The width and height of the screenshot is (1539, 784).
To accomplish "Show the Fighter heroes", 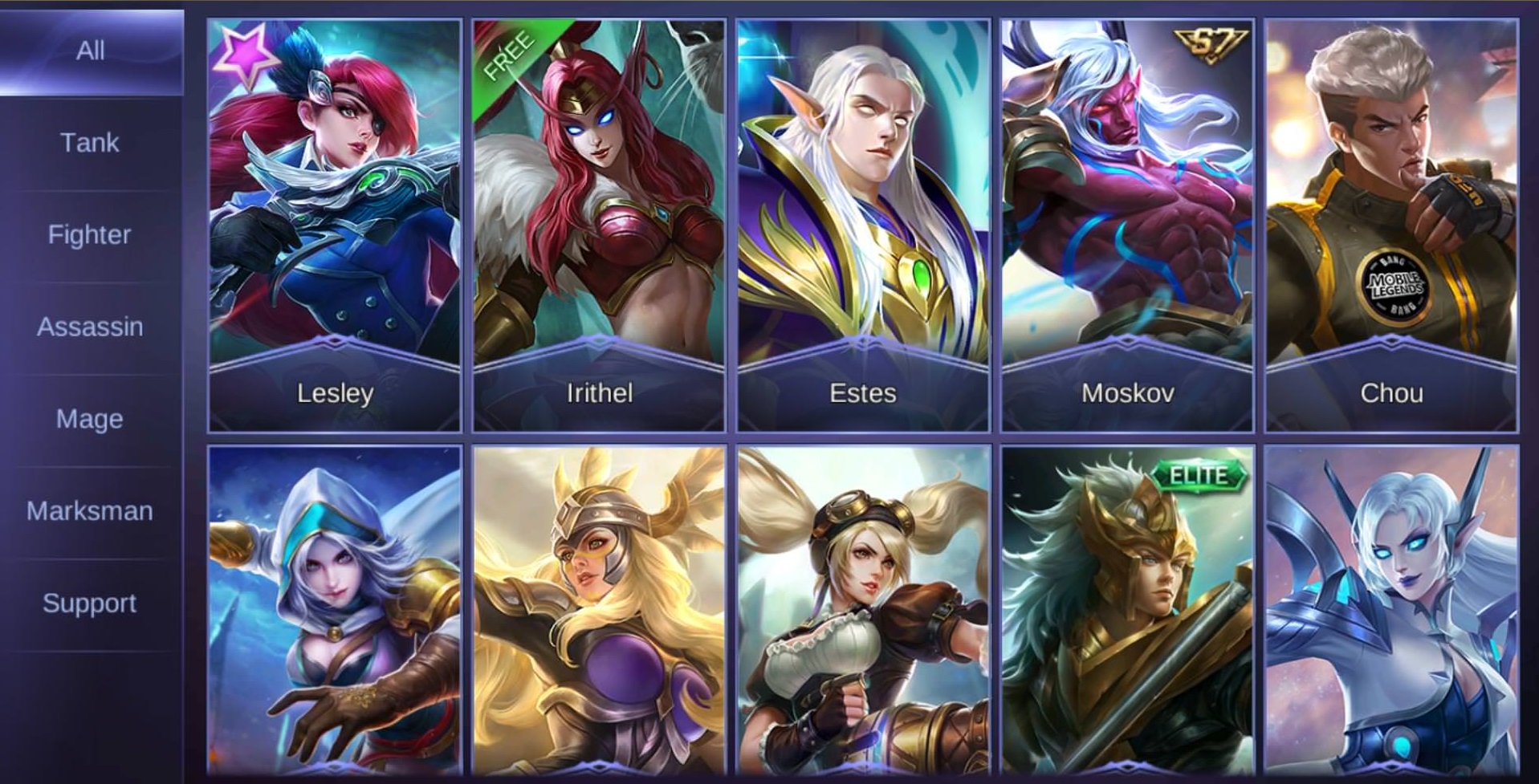I will click(x=90, y=235).
